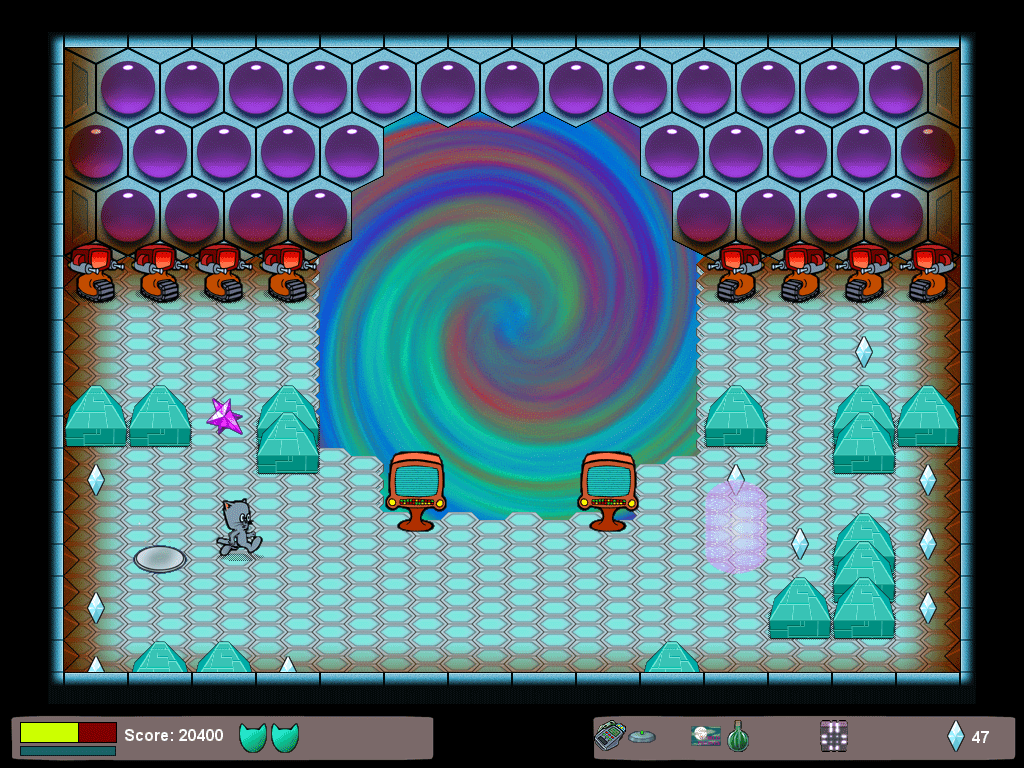This screenshot has width=1024, height=768.
Task: Select the handheld gadget in the inventory
Action: [609, 736]
